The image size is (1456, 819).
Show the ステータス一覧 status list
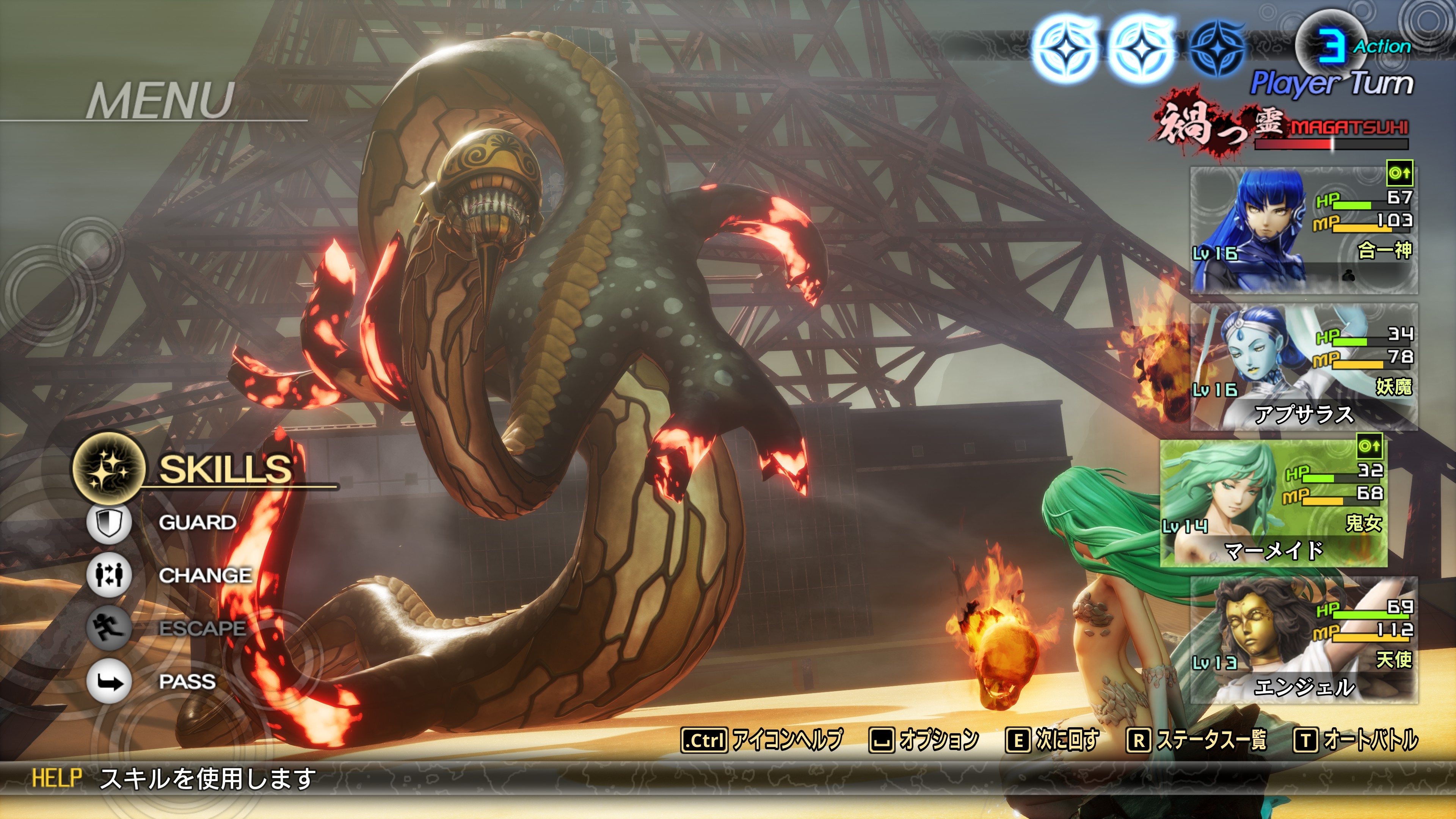(1197, 740)
